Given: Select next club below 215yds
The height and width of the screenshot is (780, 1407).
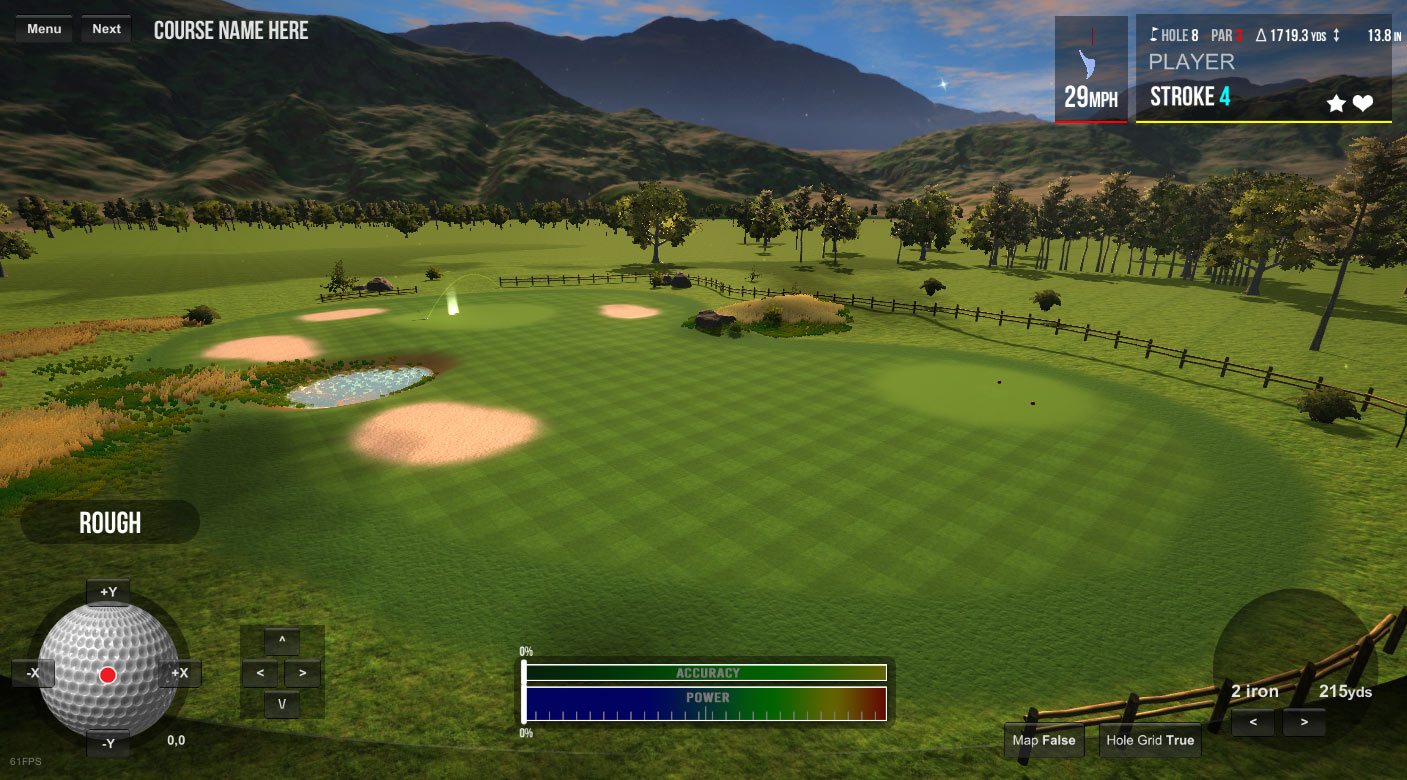Looking at the screenshot, I should [1303, 722].
